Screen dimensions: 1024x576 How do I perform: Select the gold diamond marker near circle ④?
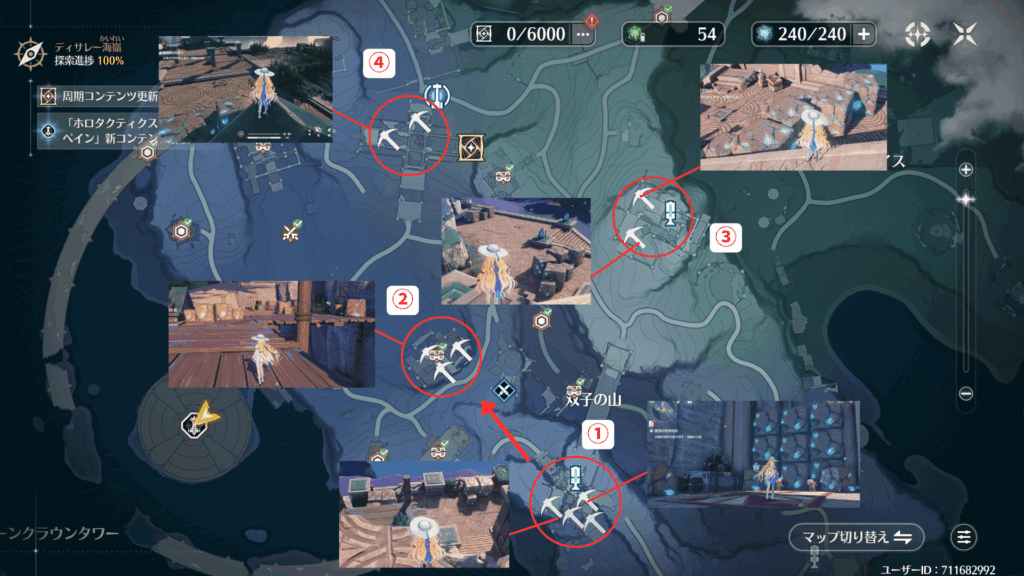pos(471,149)
